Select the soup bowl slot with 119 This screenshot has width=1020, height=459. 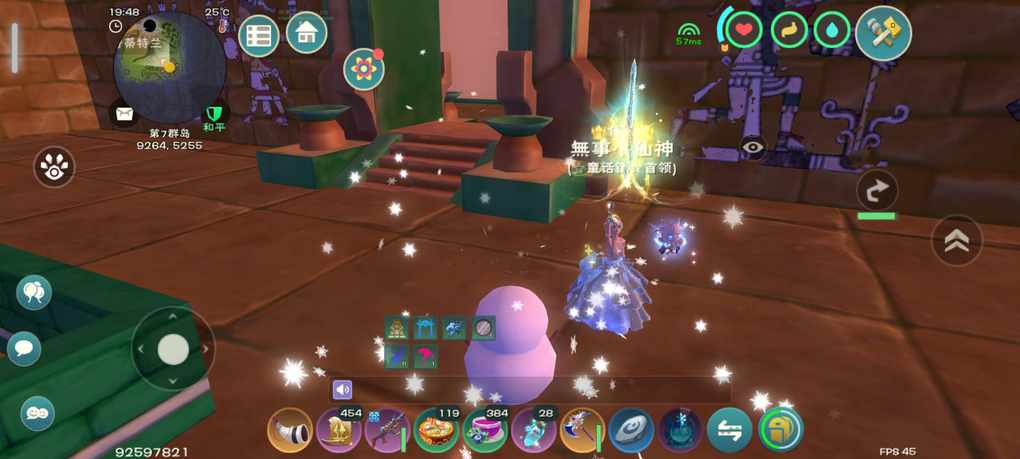click(437, 431)
